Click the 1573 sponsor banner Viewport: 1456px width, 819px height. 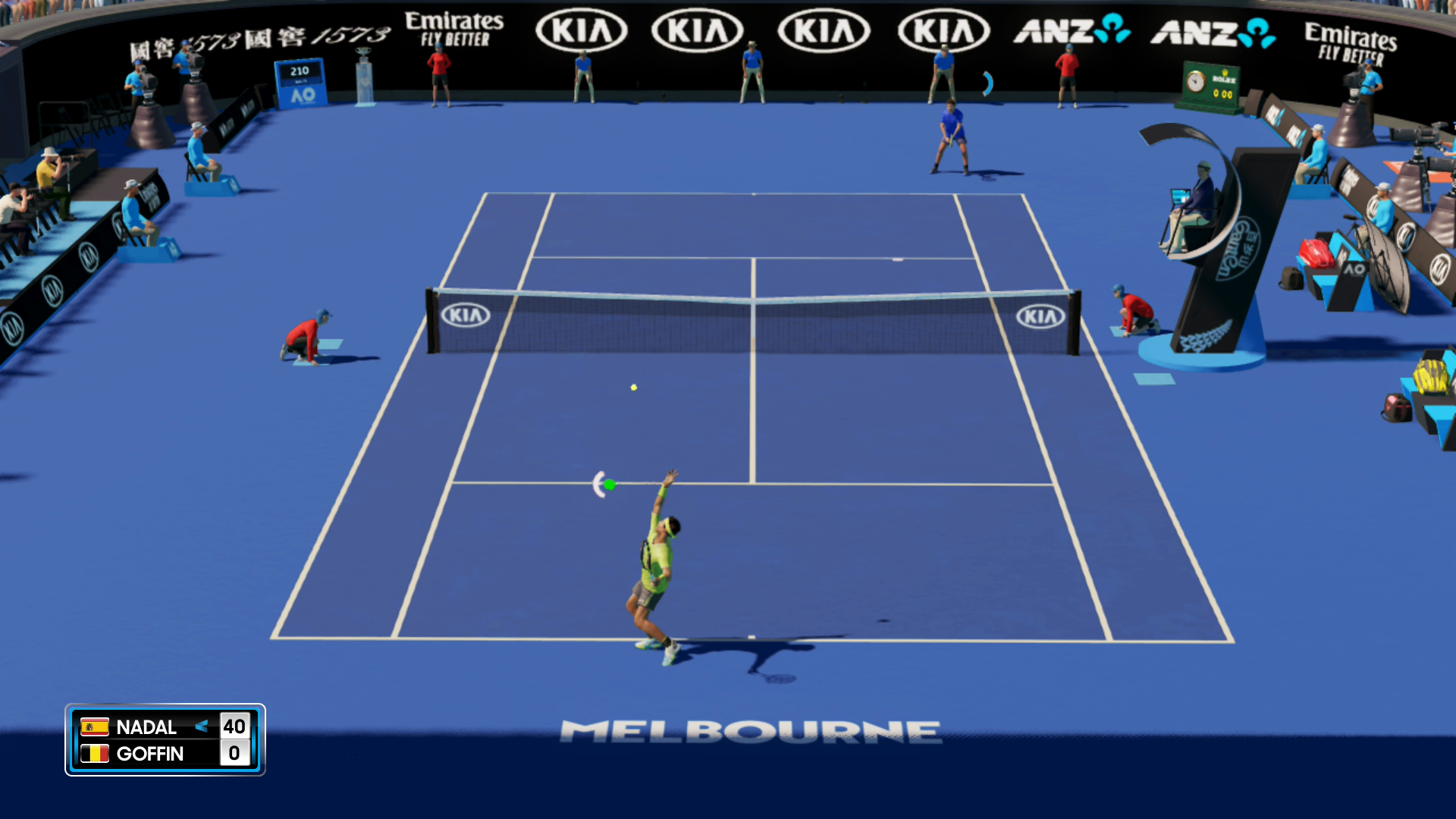[258, 34]
